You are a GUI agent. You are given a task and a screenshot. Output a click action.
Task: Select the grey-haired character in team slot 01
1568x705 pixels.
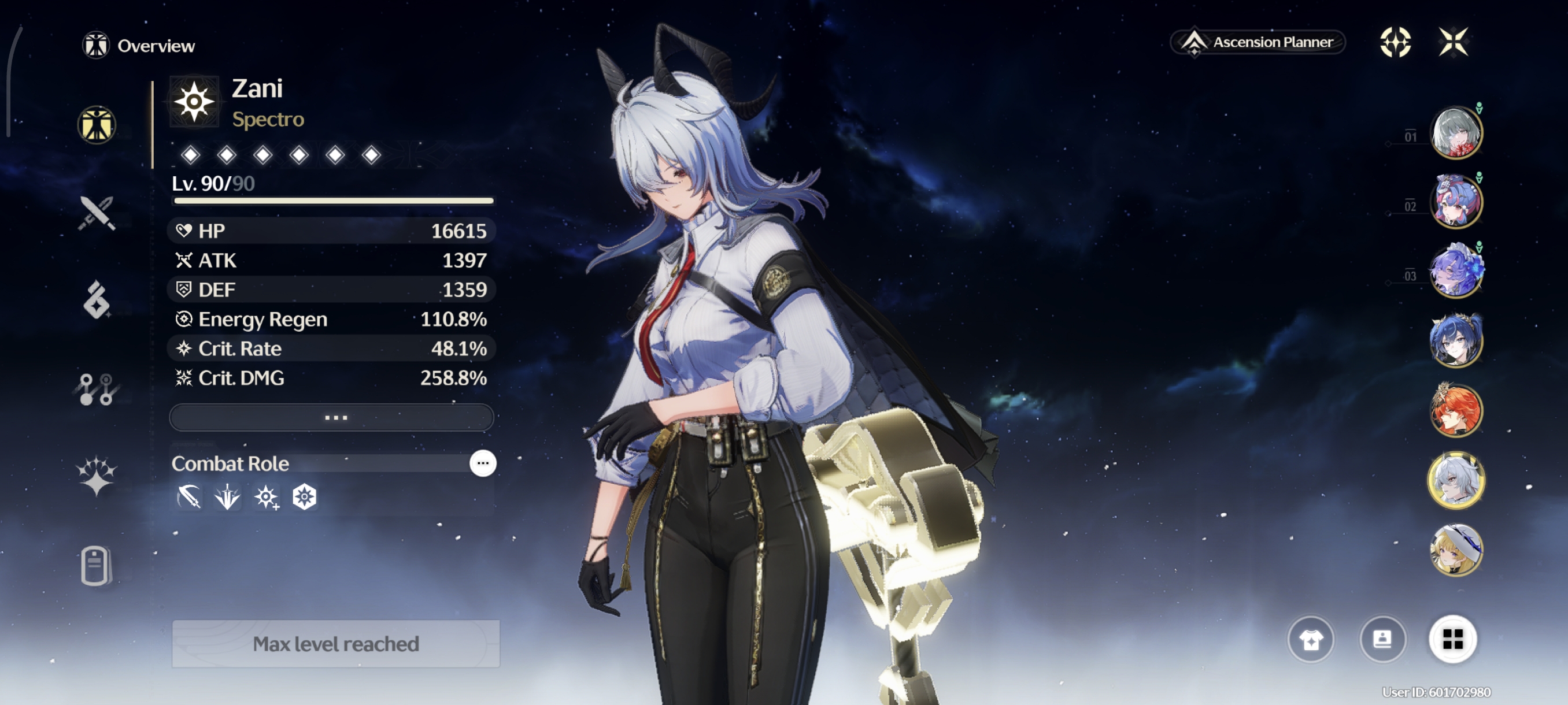click(1456, 132)
